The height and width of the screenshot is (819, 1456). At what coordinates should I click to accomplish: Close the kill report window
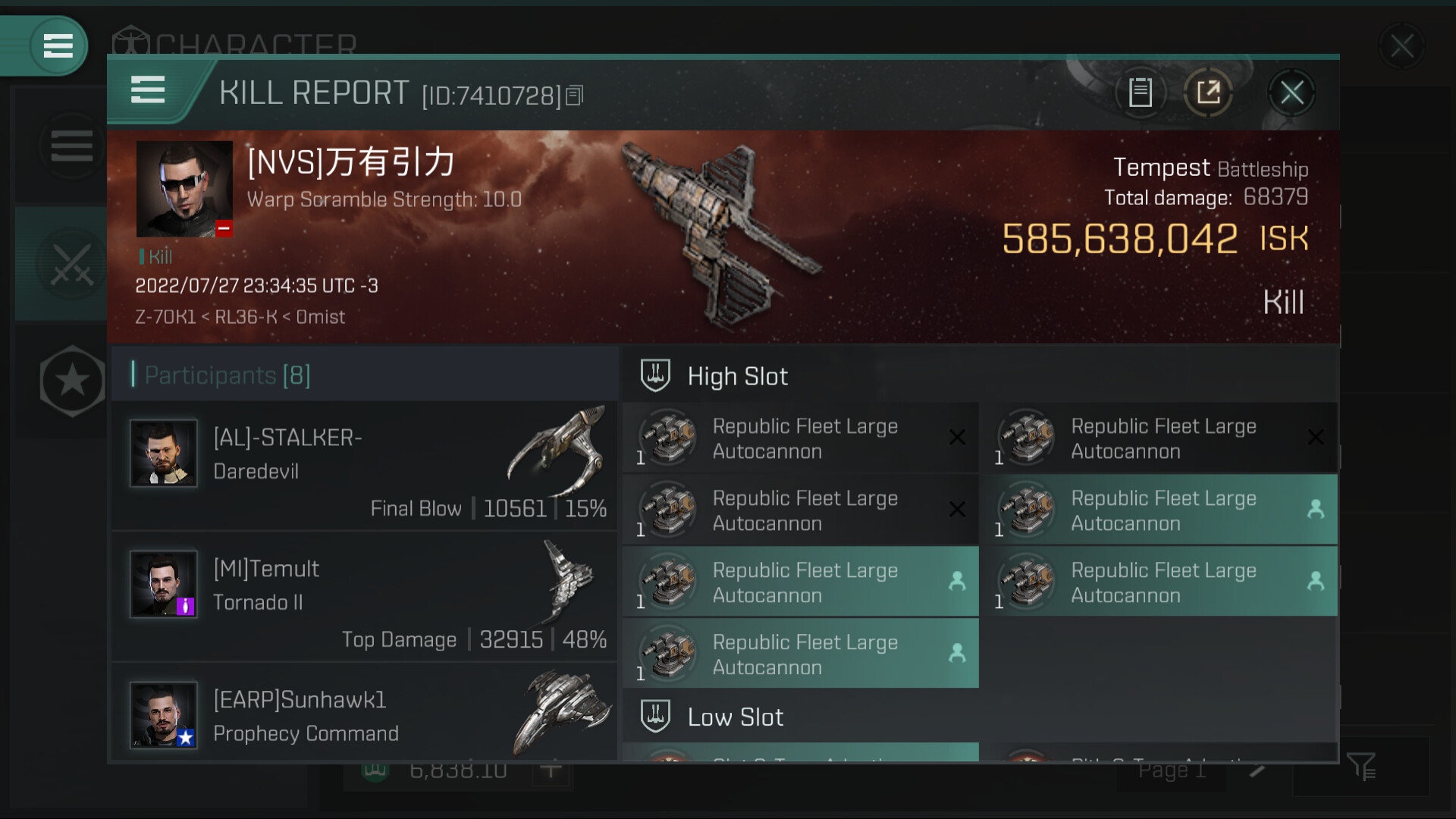pyautogui.click(x=1291, y=93)
